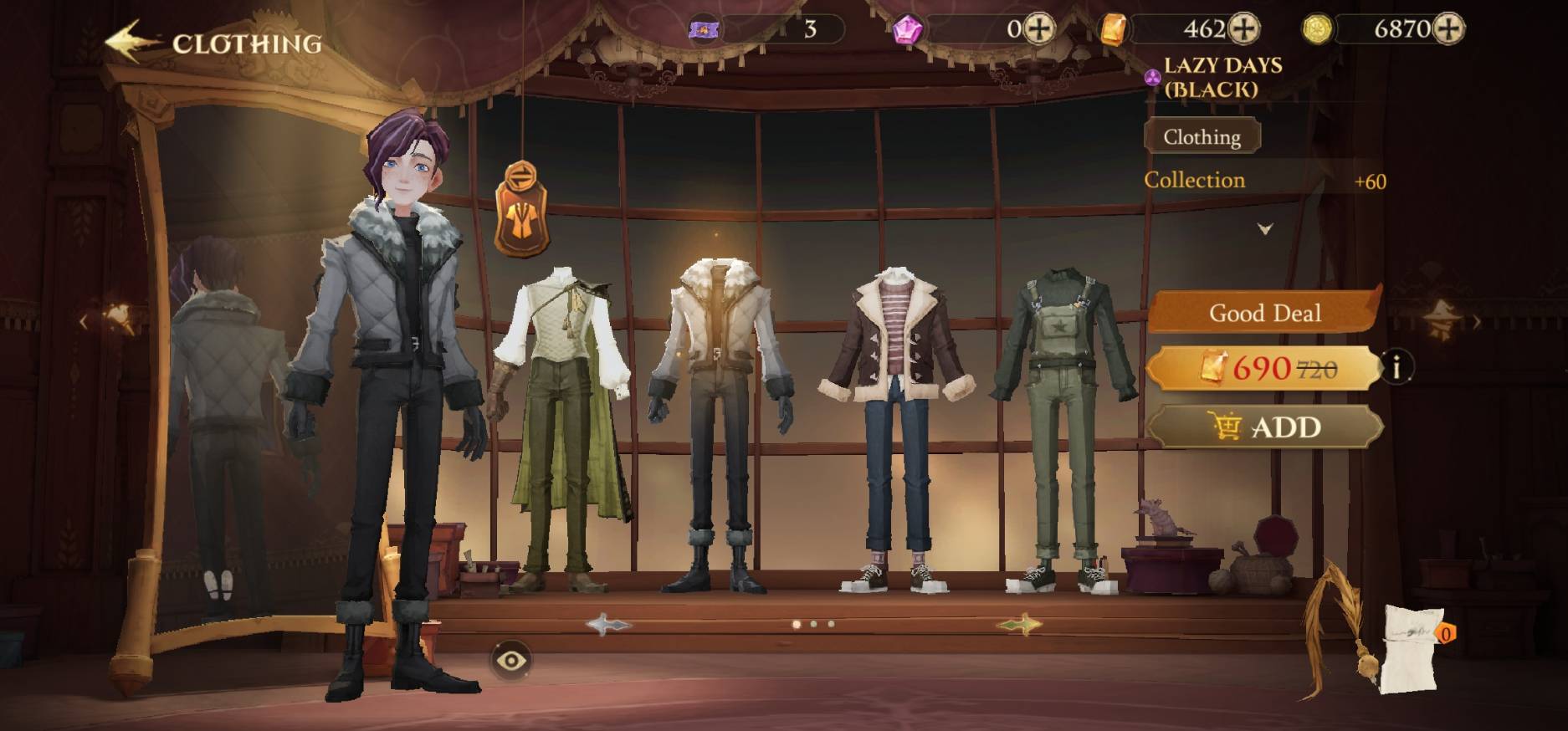The image size is (1568, 731).
Task: Add more purple gems with plus button
Action: 1039,29
